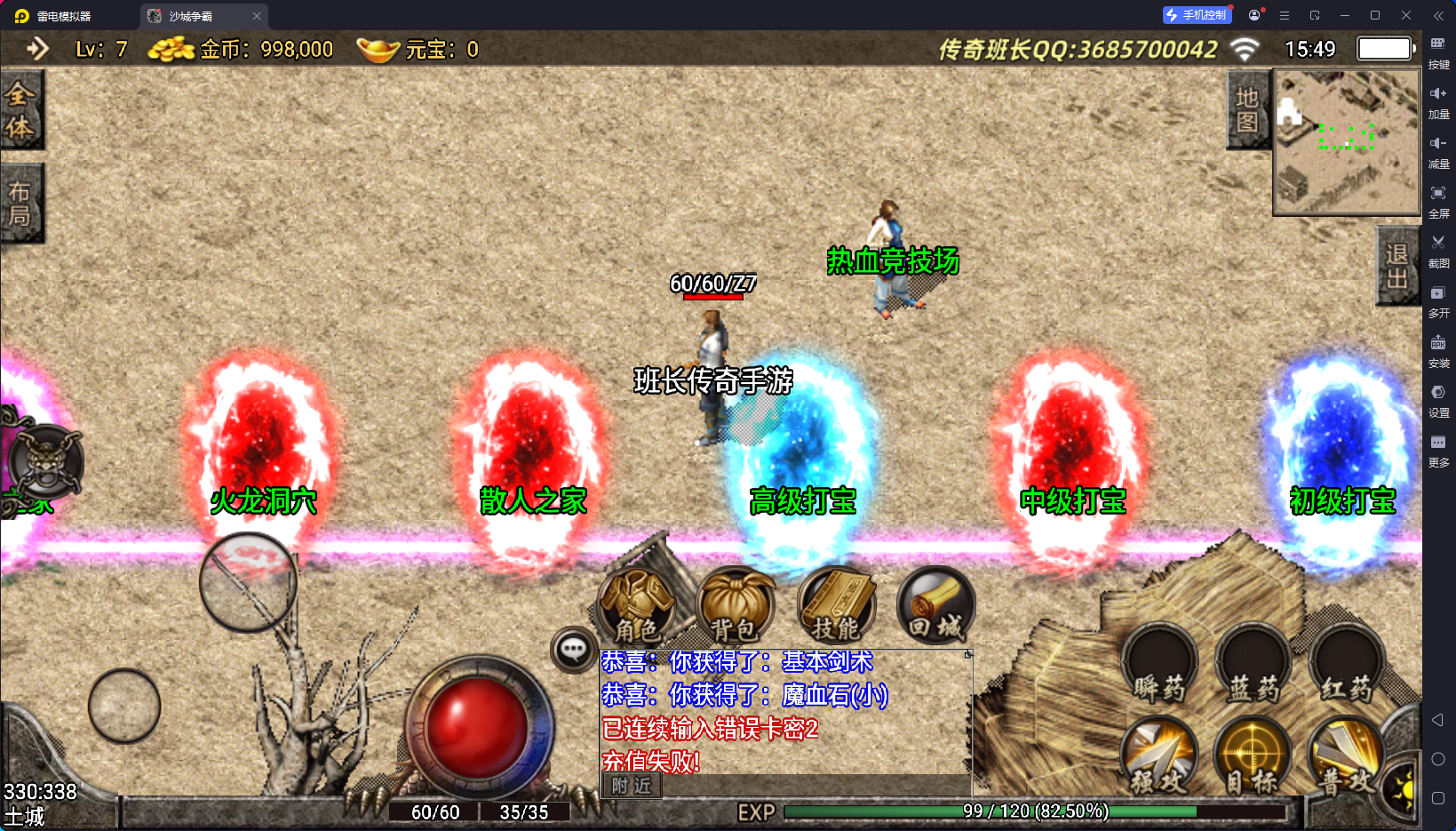Open the 技能 skills book
This screenshot has height=831, width=1456.
(x=836, y=608)
